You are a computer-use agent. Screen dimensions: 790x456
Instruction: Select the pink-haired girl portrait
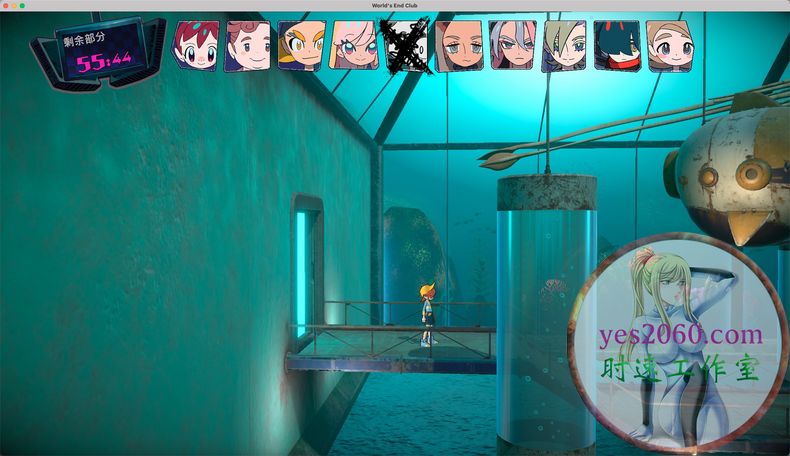pos(353,45)
